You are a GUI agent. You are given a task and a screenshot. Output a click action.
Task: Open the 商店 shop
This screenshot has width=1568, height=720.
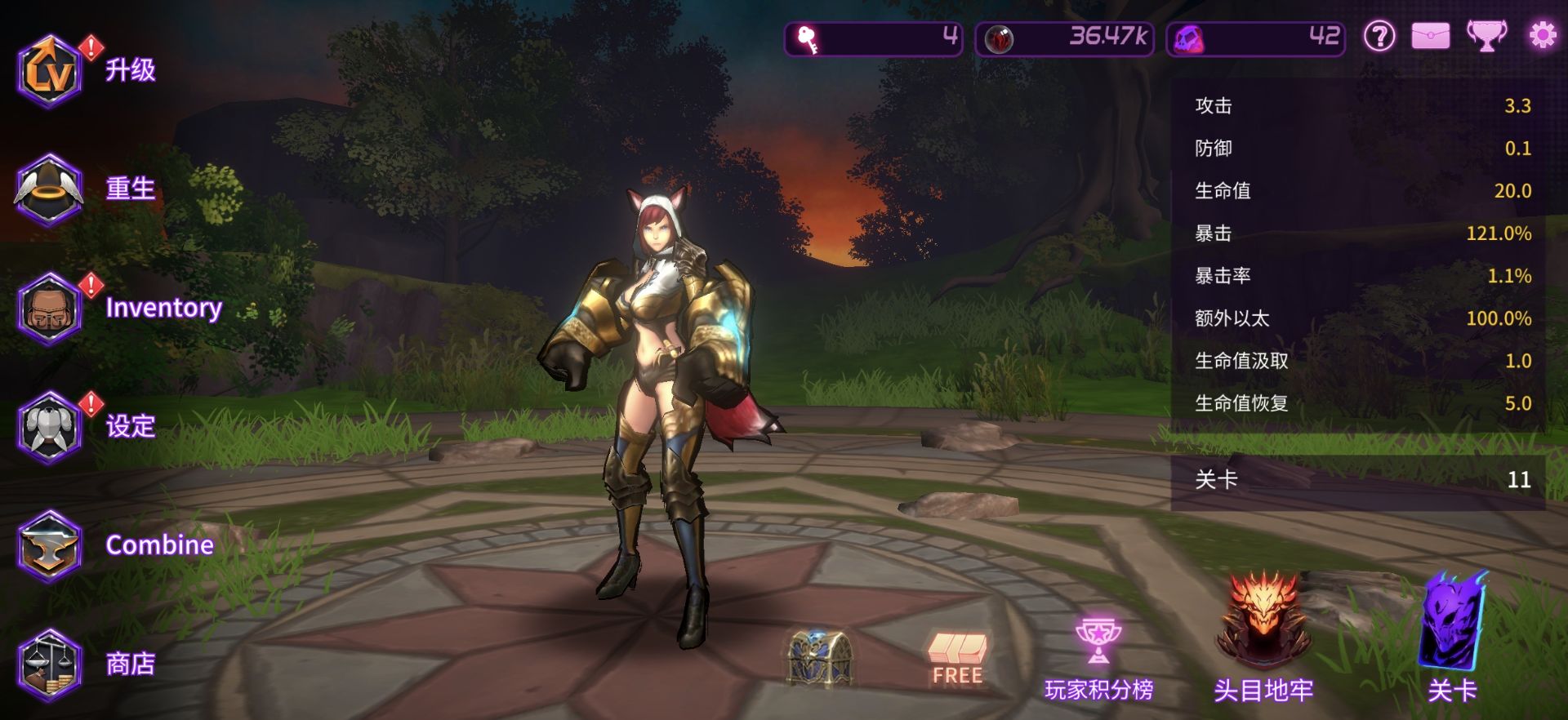51,664
